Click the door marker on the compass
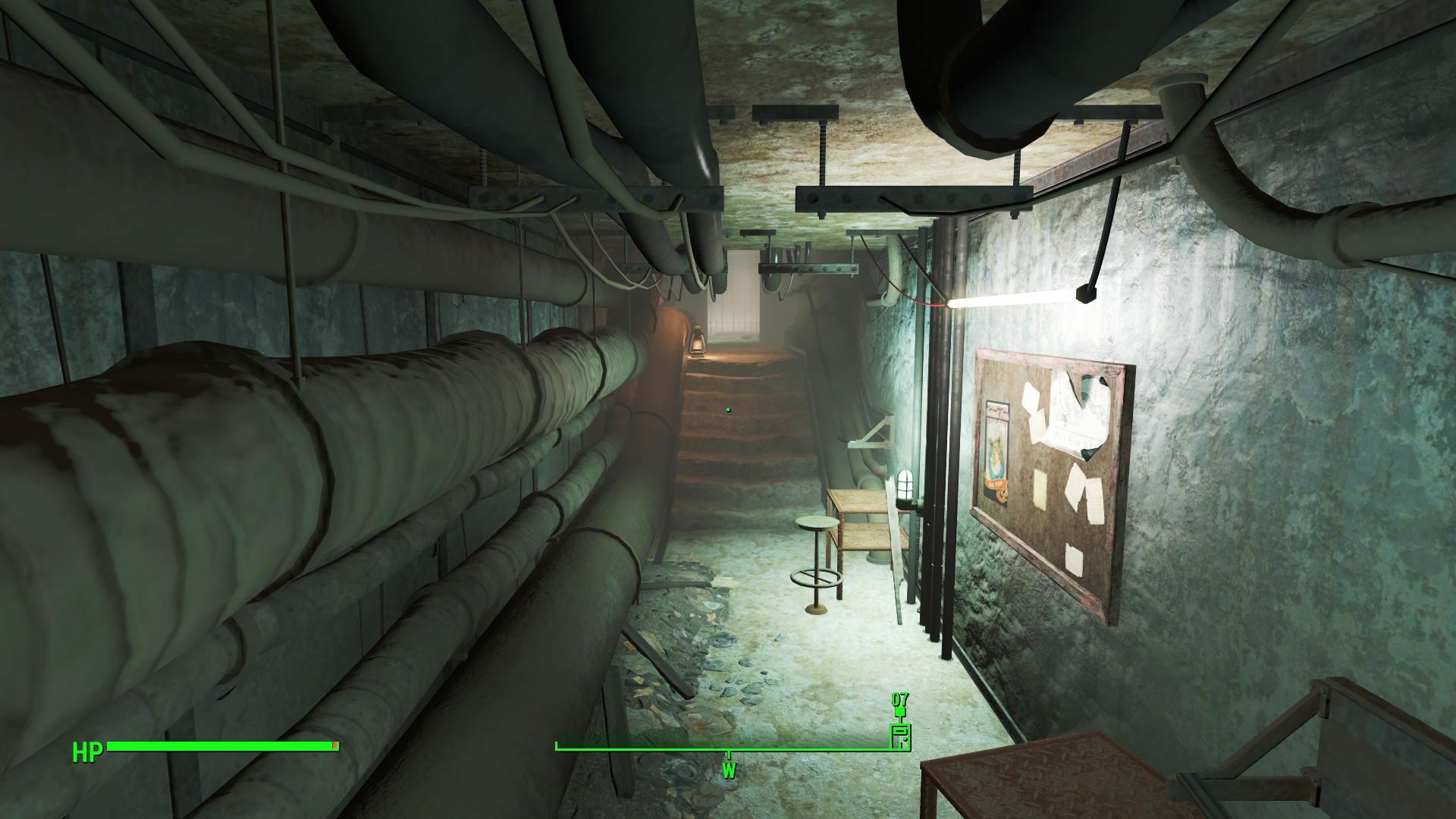This screenshot has width=1456, height=819. pos(899,736)
